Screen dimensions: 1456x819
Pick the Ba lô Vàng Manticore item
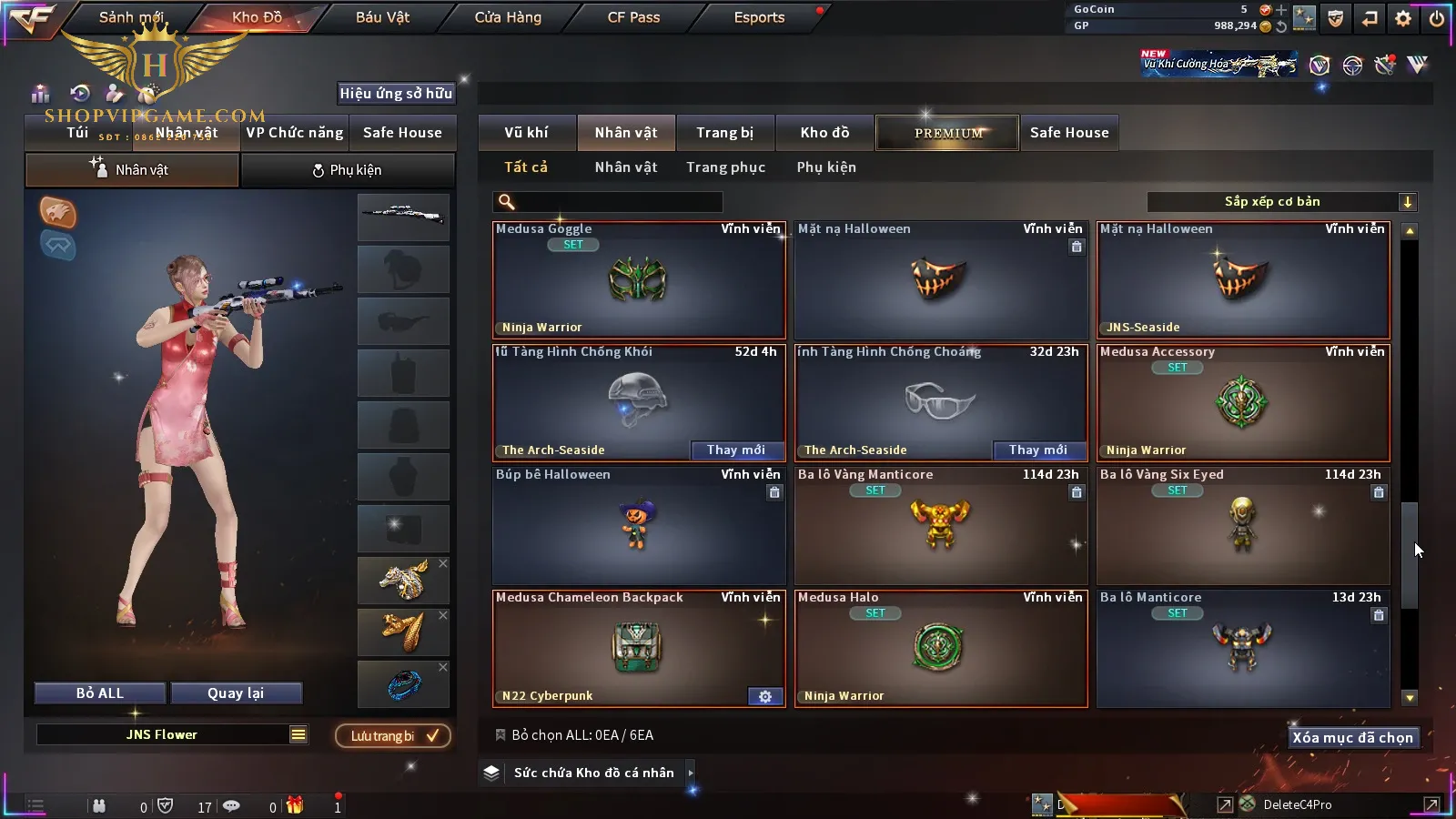(941, 525)
